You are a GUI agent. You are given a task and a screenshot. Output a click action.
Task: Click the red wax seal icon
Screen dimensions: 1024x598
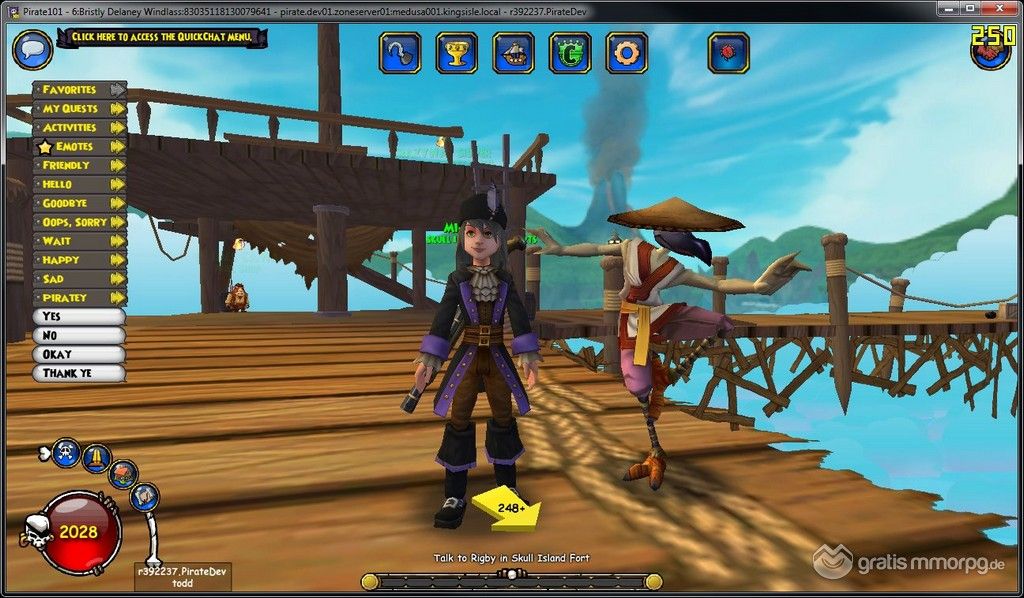(728, 53)
